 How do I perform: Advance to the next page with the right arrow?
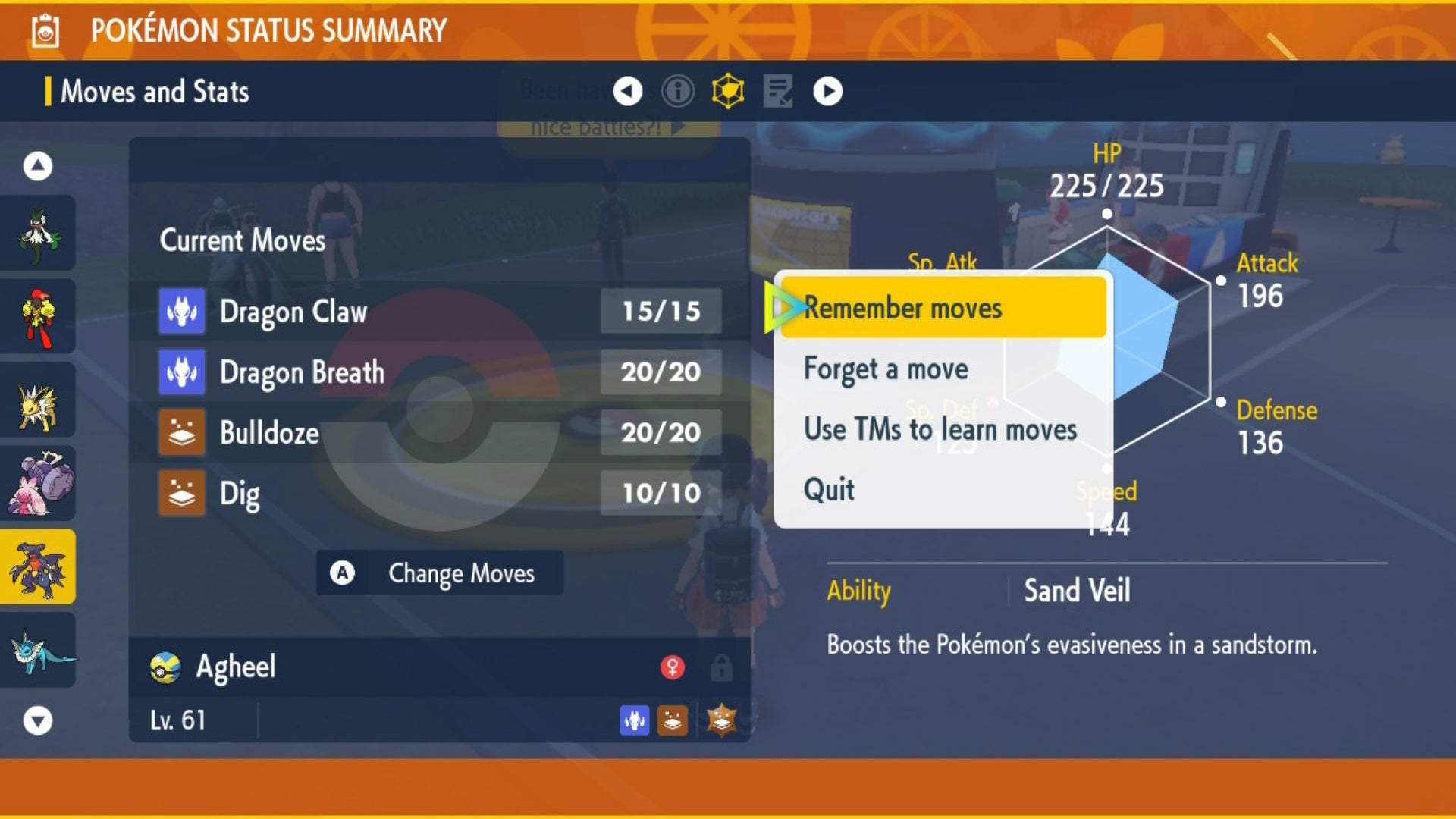(828, 91)
